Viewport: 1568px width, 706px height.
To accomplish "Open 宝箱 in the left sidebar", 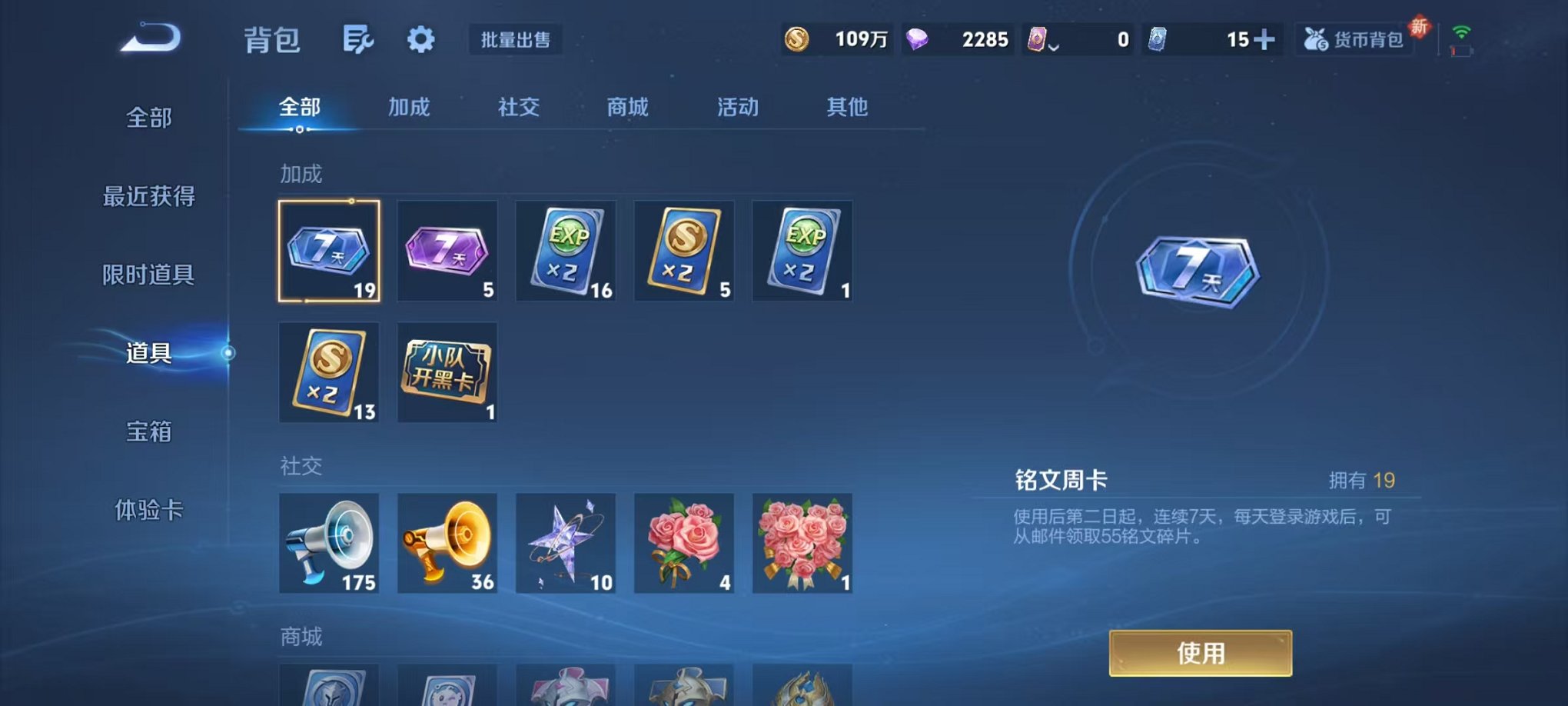I will coord(148,433).
